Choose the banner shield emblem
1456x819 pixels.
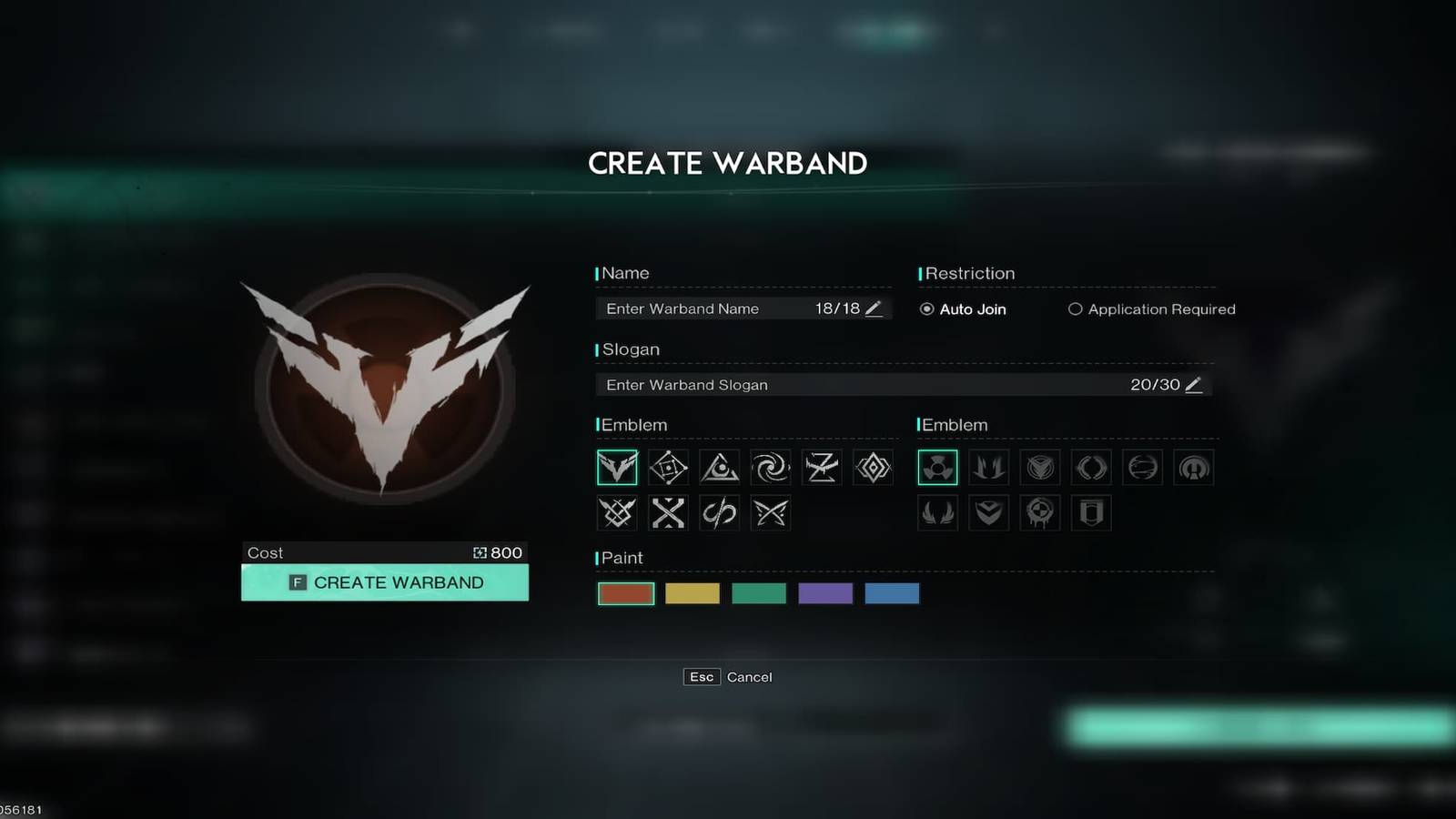tap(1090, 513)
